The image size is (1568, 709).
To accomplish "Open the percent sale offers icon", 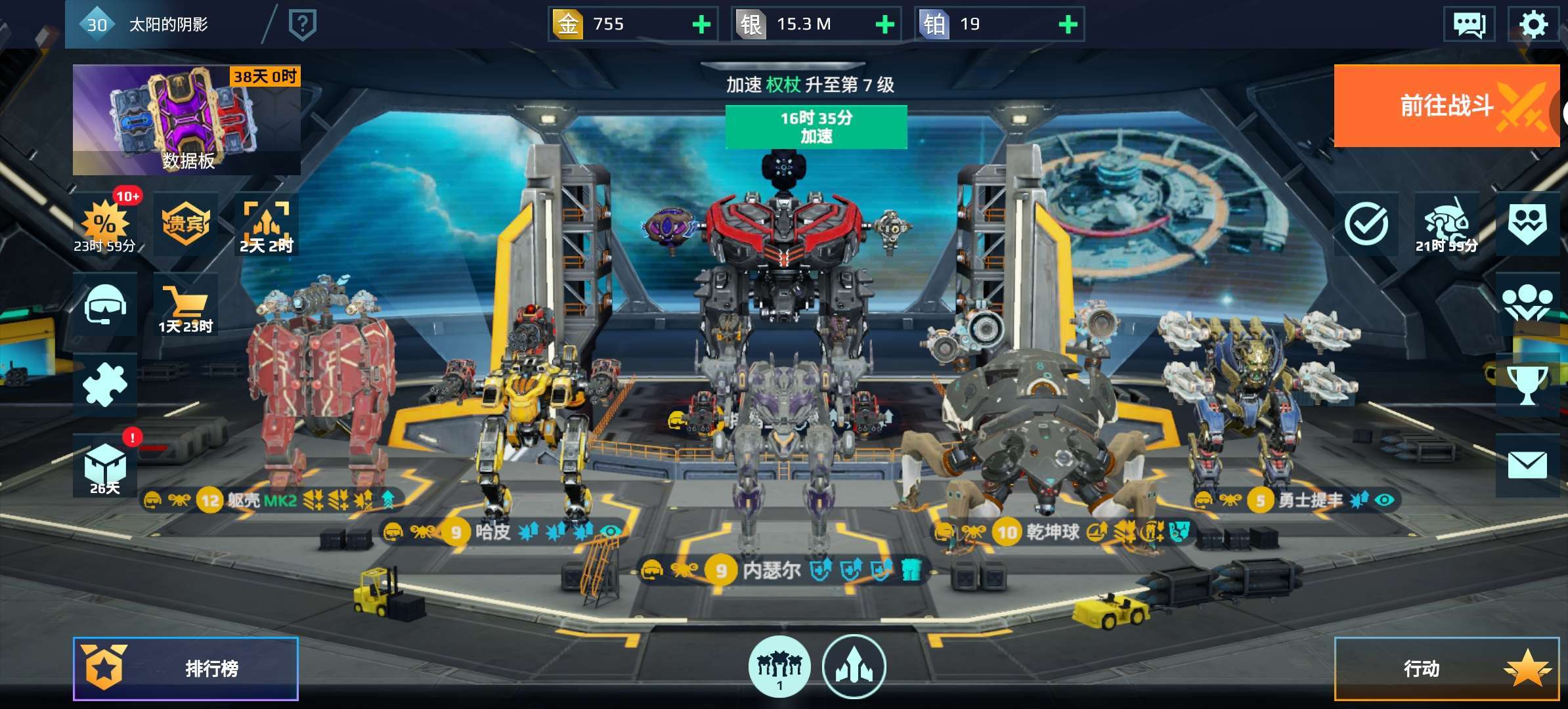I will (105, 225).
